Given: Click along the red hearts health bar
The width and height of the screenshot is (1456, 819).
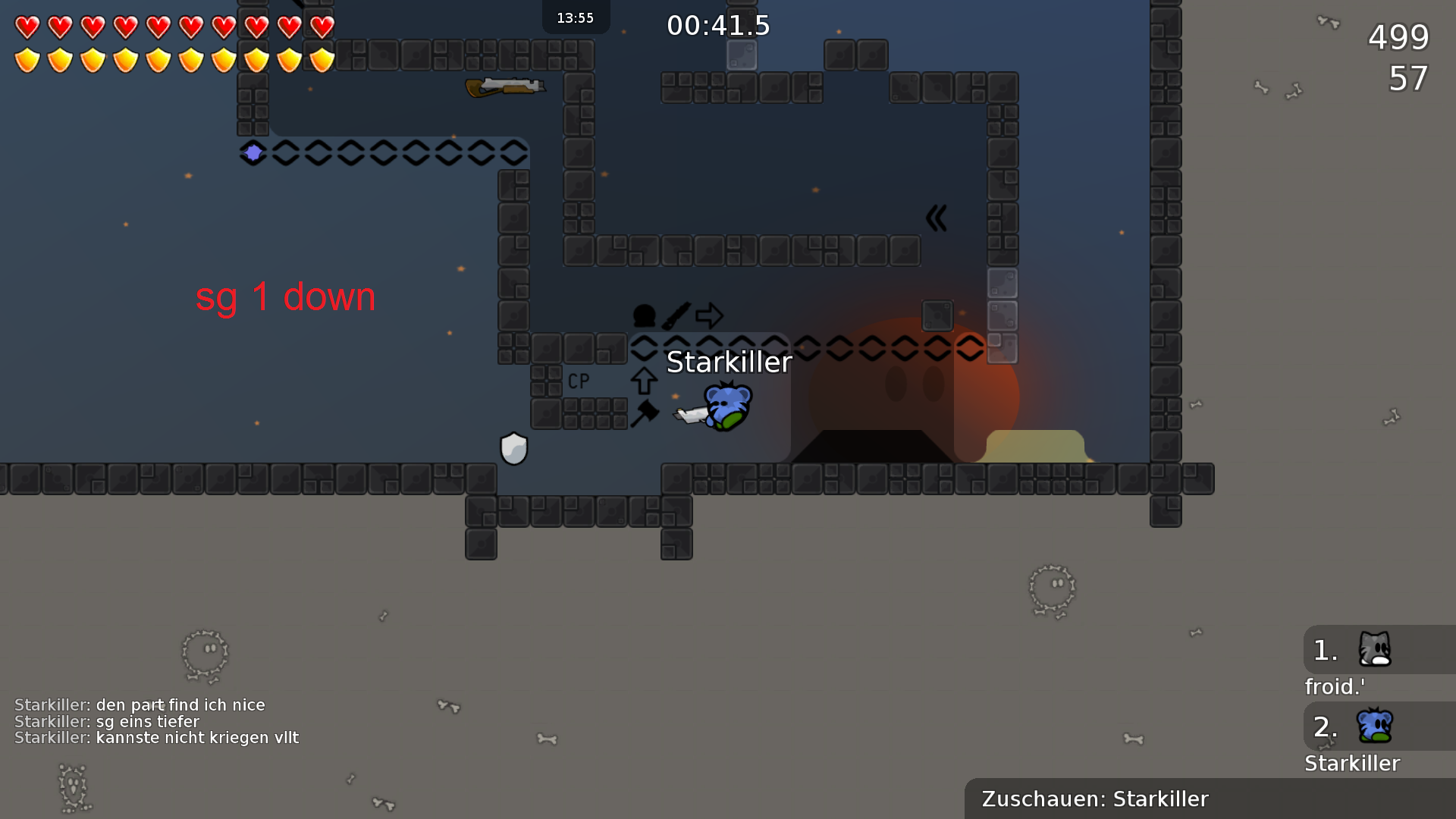Looking at the screenshot, I should click(174, 26).
